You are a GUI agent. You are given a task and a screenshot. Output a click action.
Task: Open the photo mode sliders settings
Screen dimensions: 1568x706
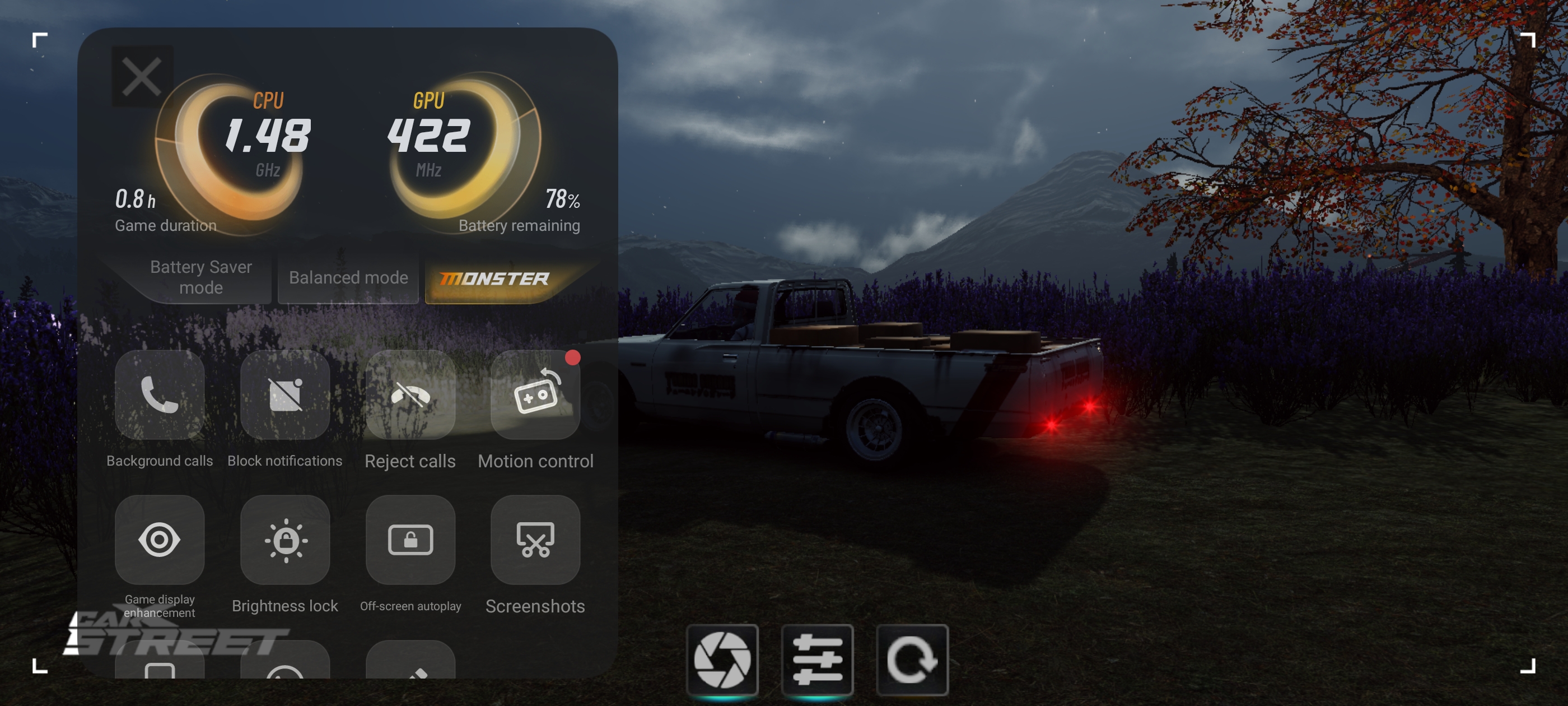pos(817,659)
